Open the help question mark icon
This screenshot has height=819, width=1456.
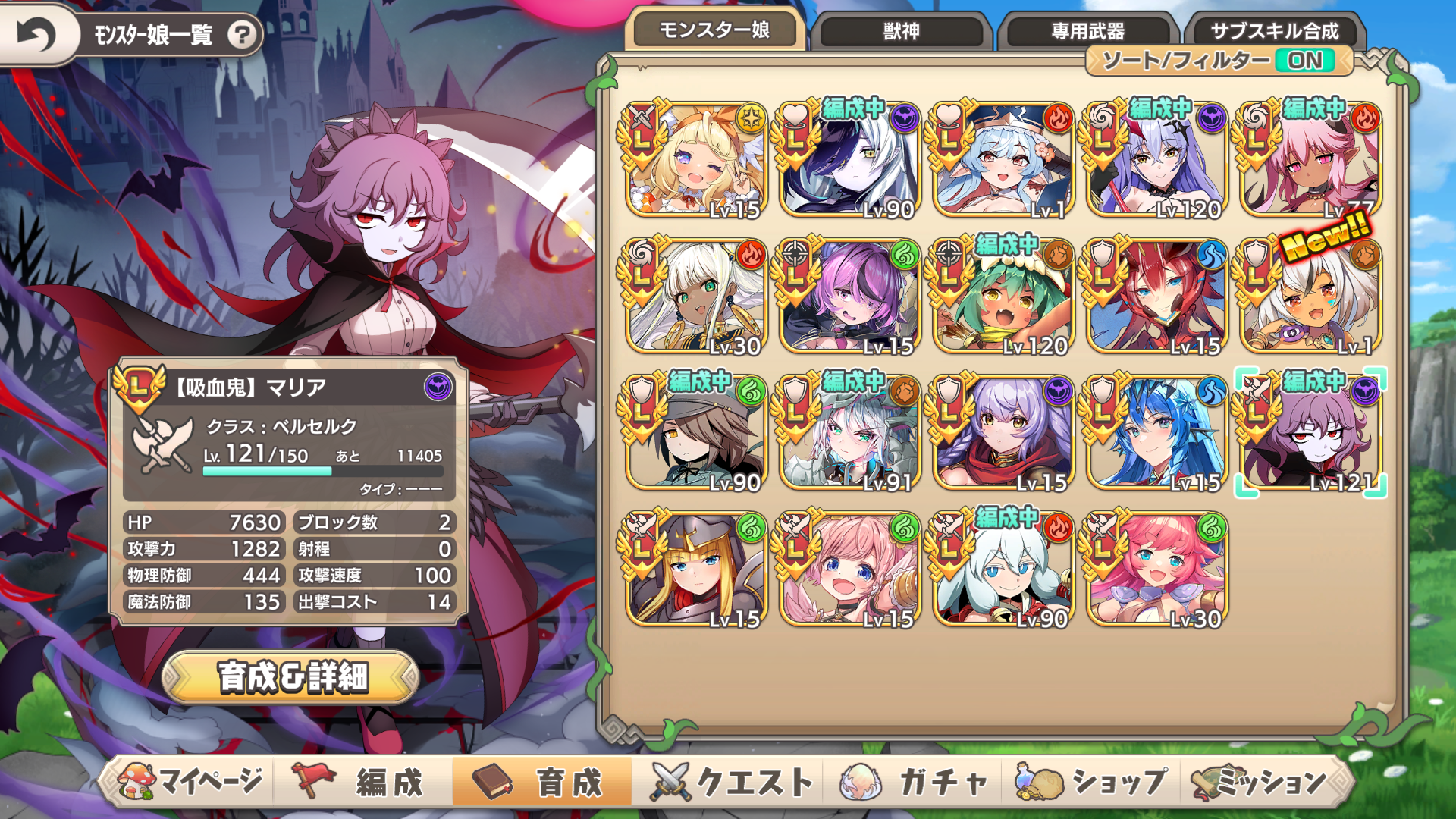tap(242, 35)
